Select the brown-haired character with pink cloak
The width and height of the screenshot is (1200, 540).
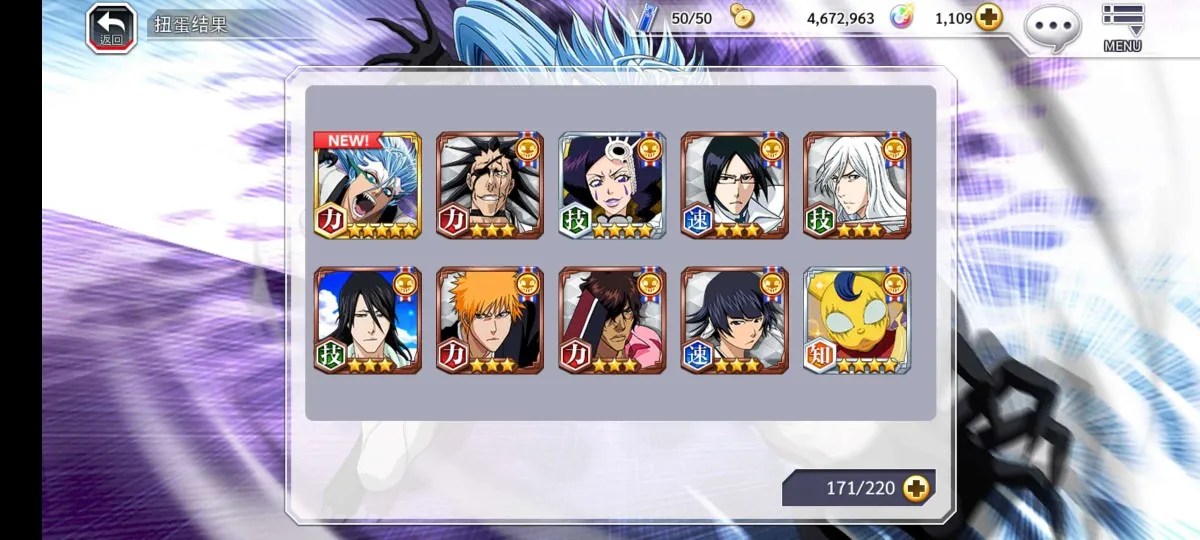coord(612,320)
